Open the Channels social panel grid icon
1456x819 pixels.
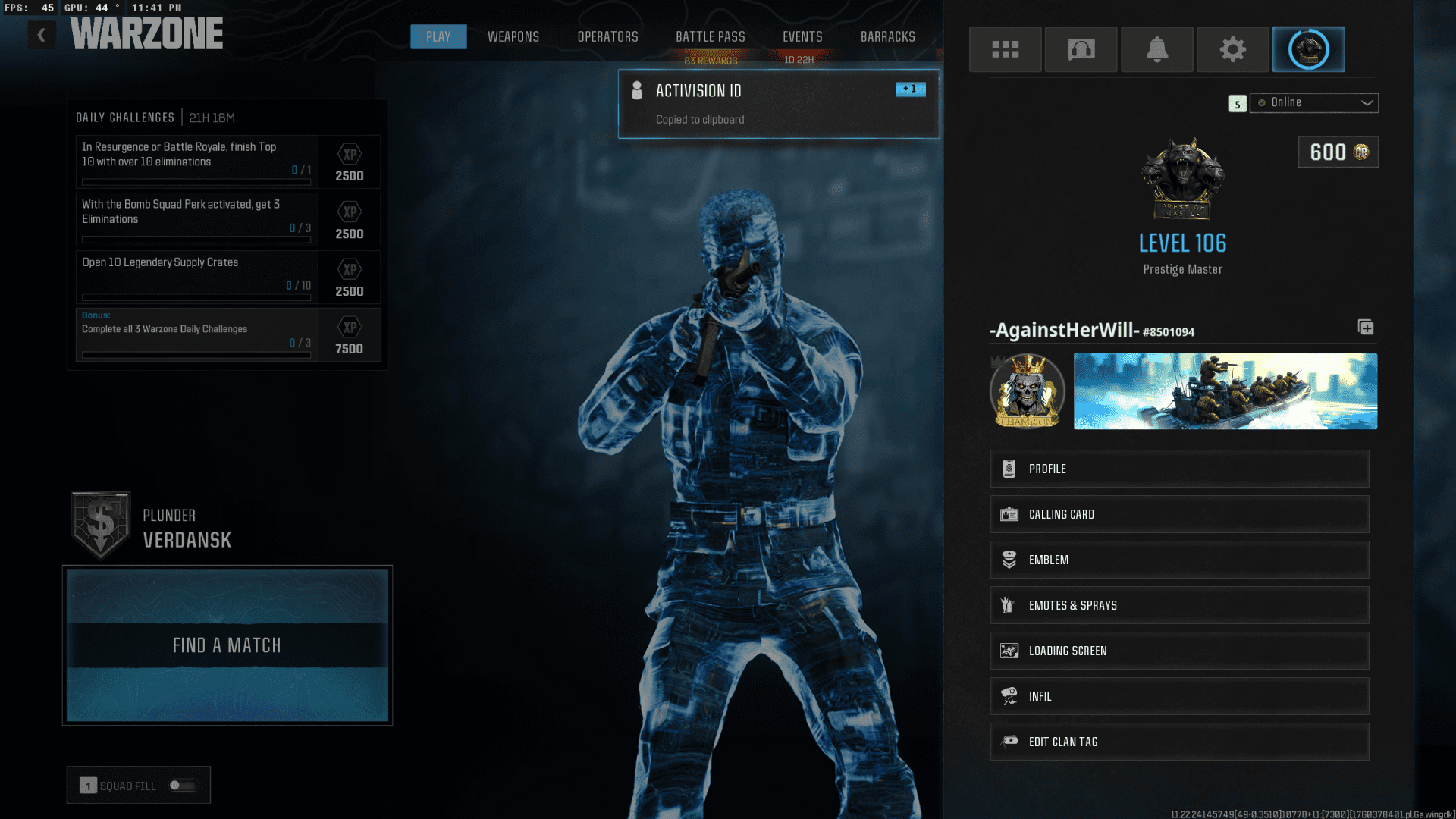click(x=1006, y=49)
